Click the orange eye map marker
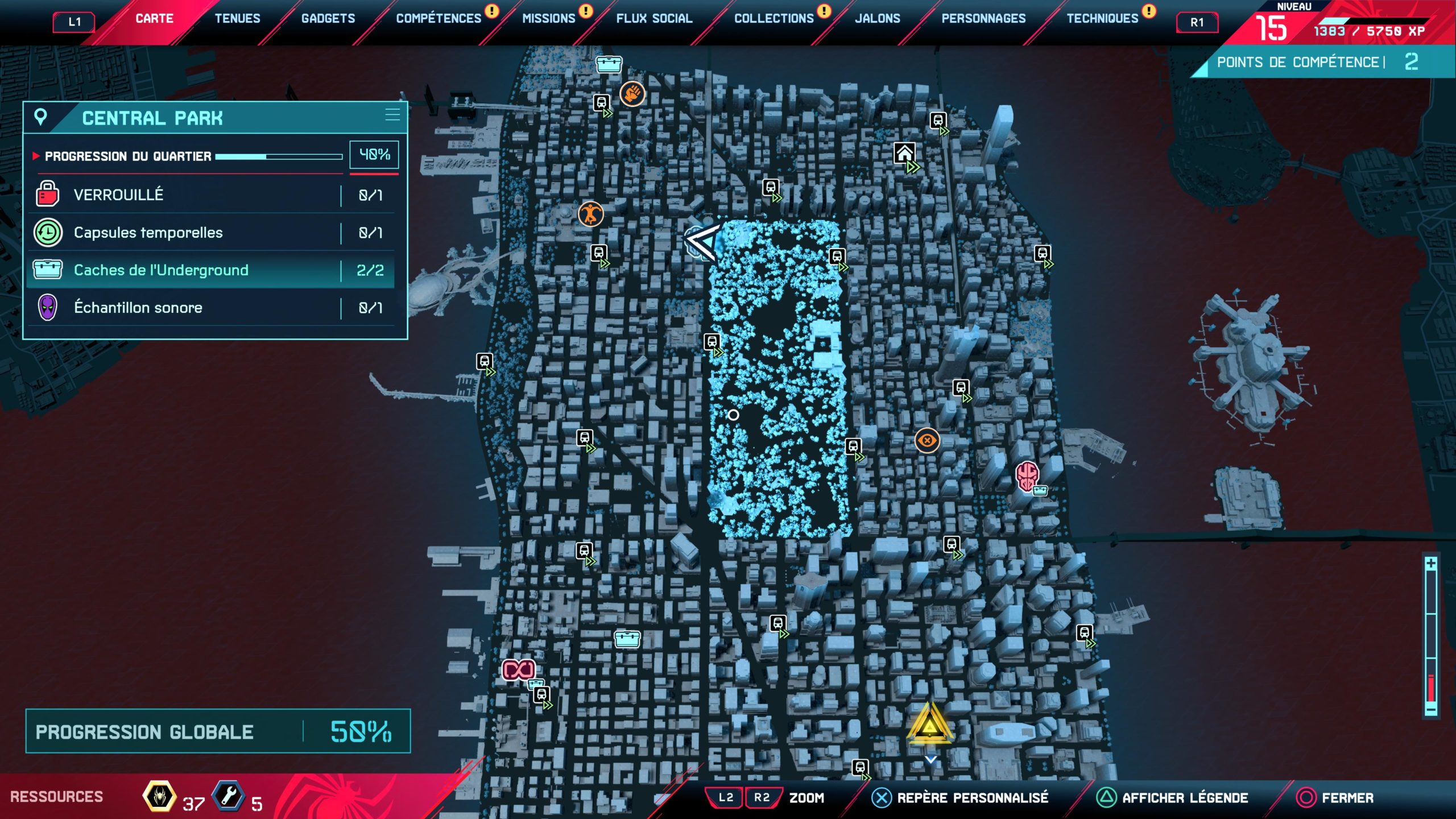Screen dimensions: 1456x819 click(x=927, y=440)
